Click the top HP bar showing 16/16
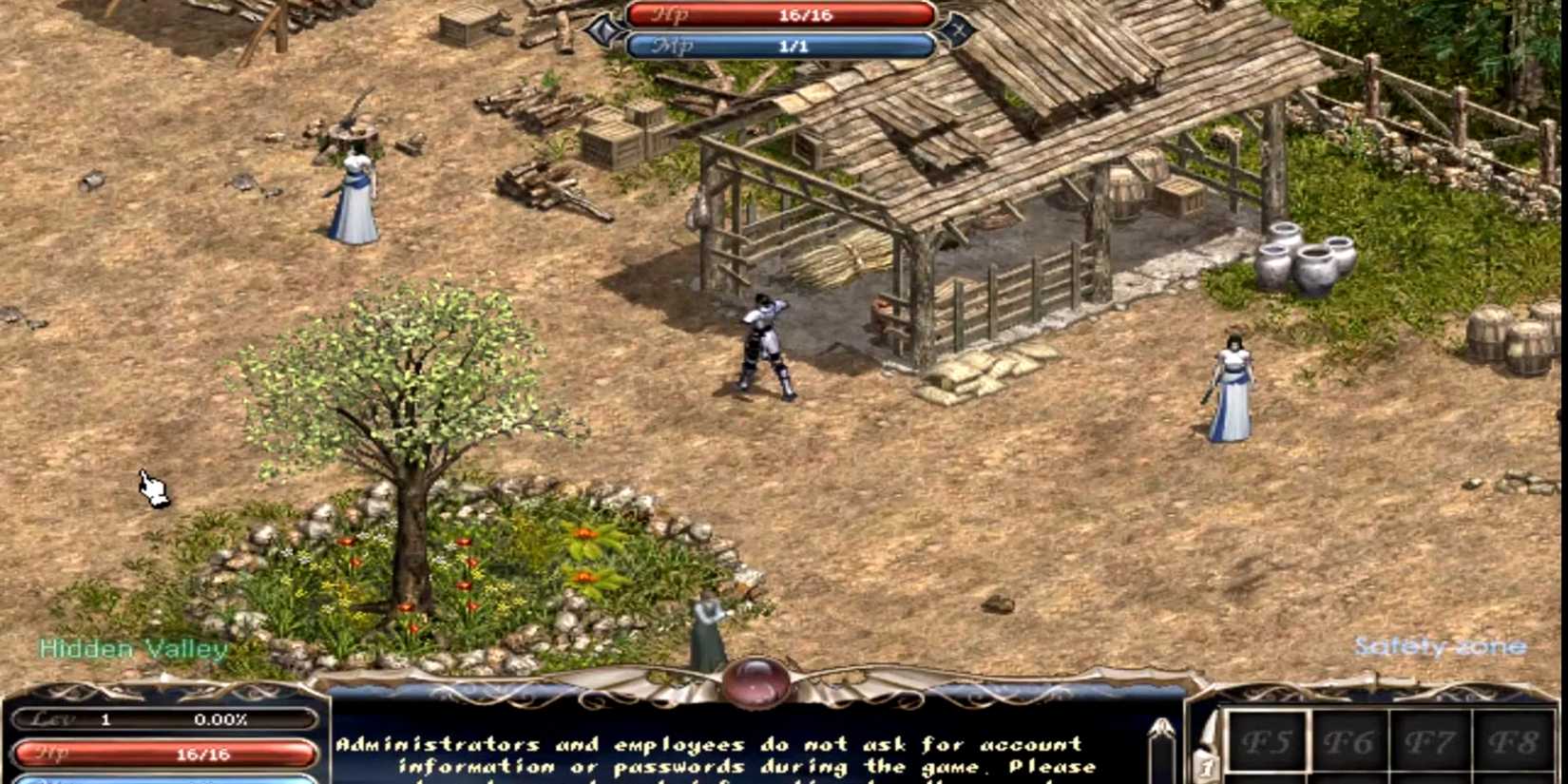 [x=779, y=13]
